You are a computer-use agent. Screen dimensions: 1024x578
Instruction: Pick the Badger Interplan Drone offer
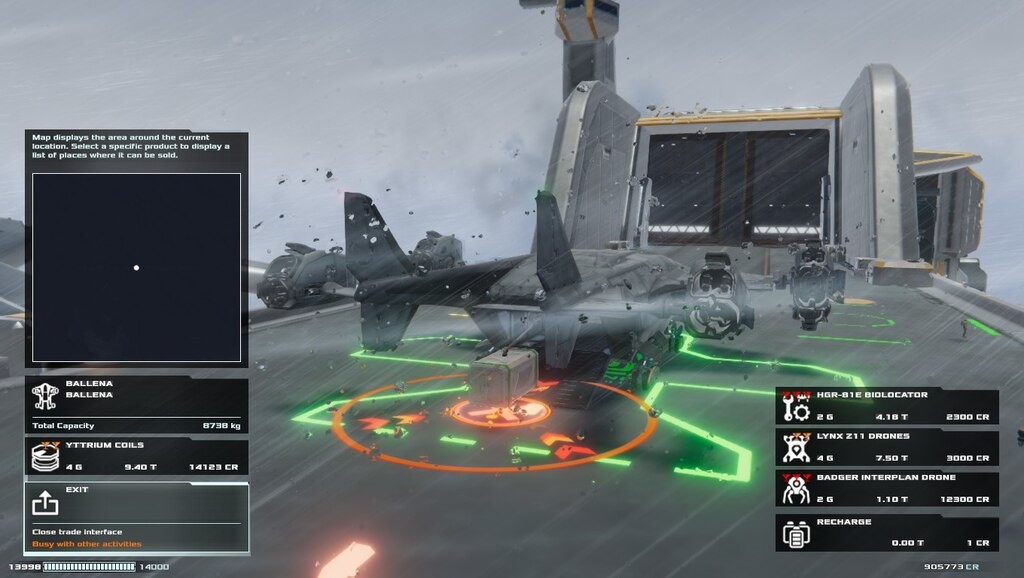coord(887,489)
